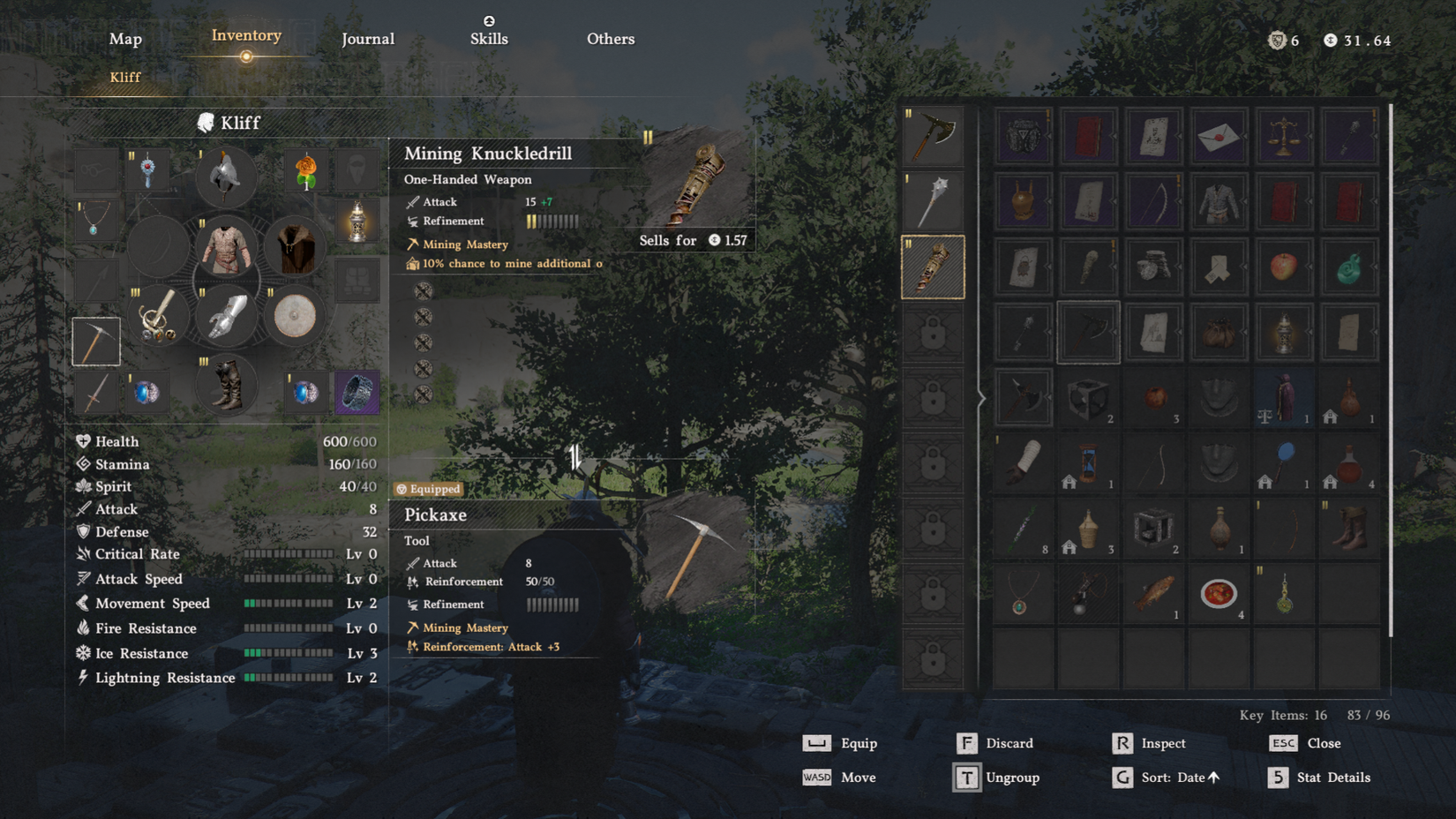The image size is (1456, 819).
Task: Open the Sort: Date dropdown
Action: click(x=1174, y=778)
